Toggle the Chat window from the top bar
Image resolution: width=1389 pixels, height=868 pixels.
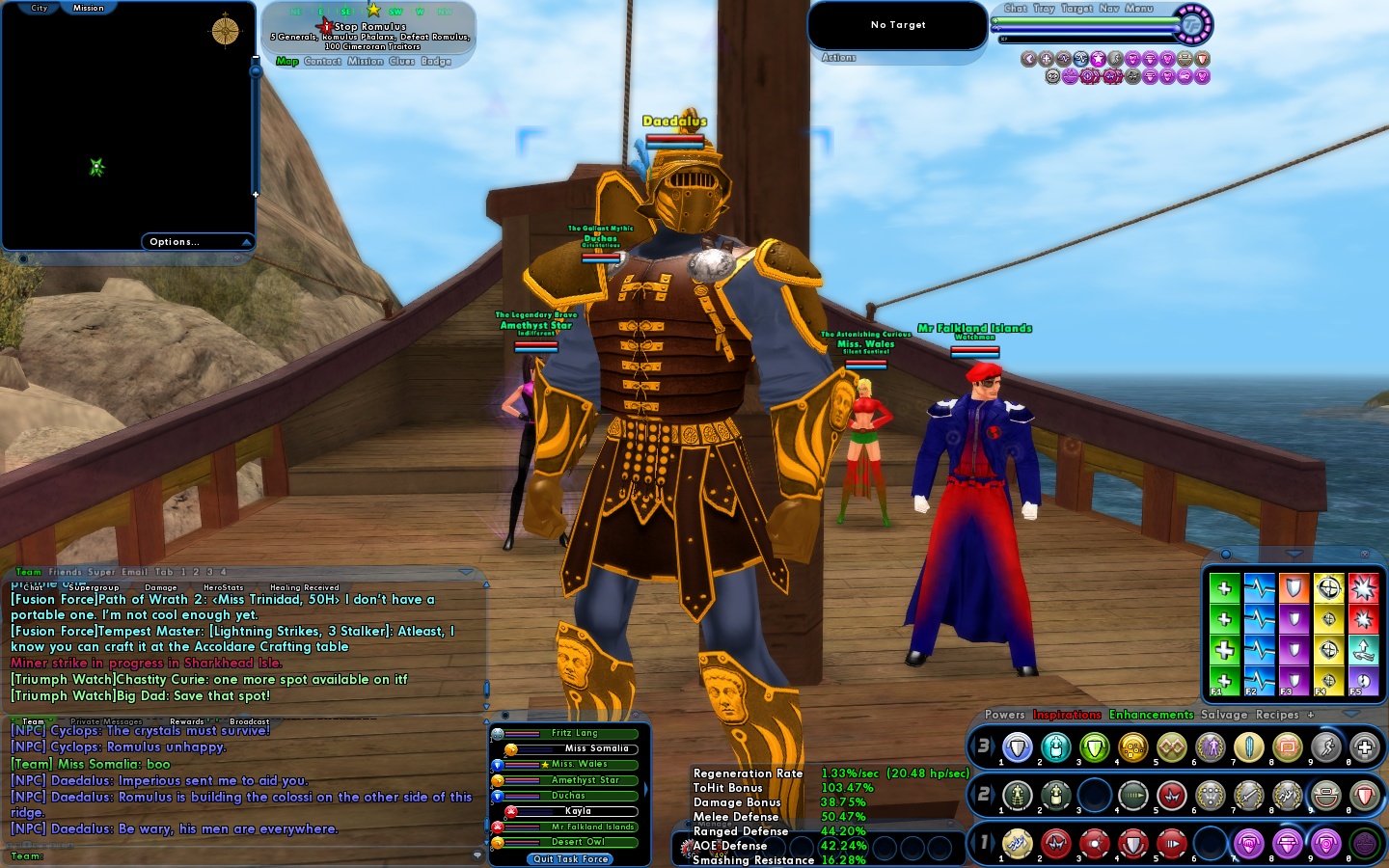1016,9
